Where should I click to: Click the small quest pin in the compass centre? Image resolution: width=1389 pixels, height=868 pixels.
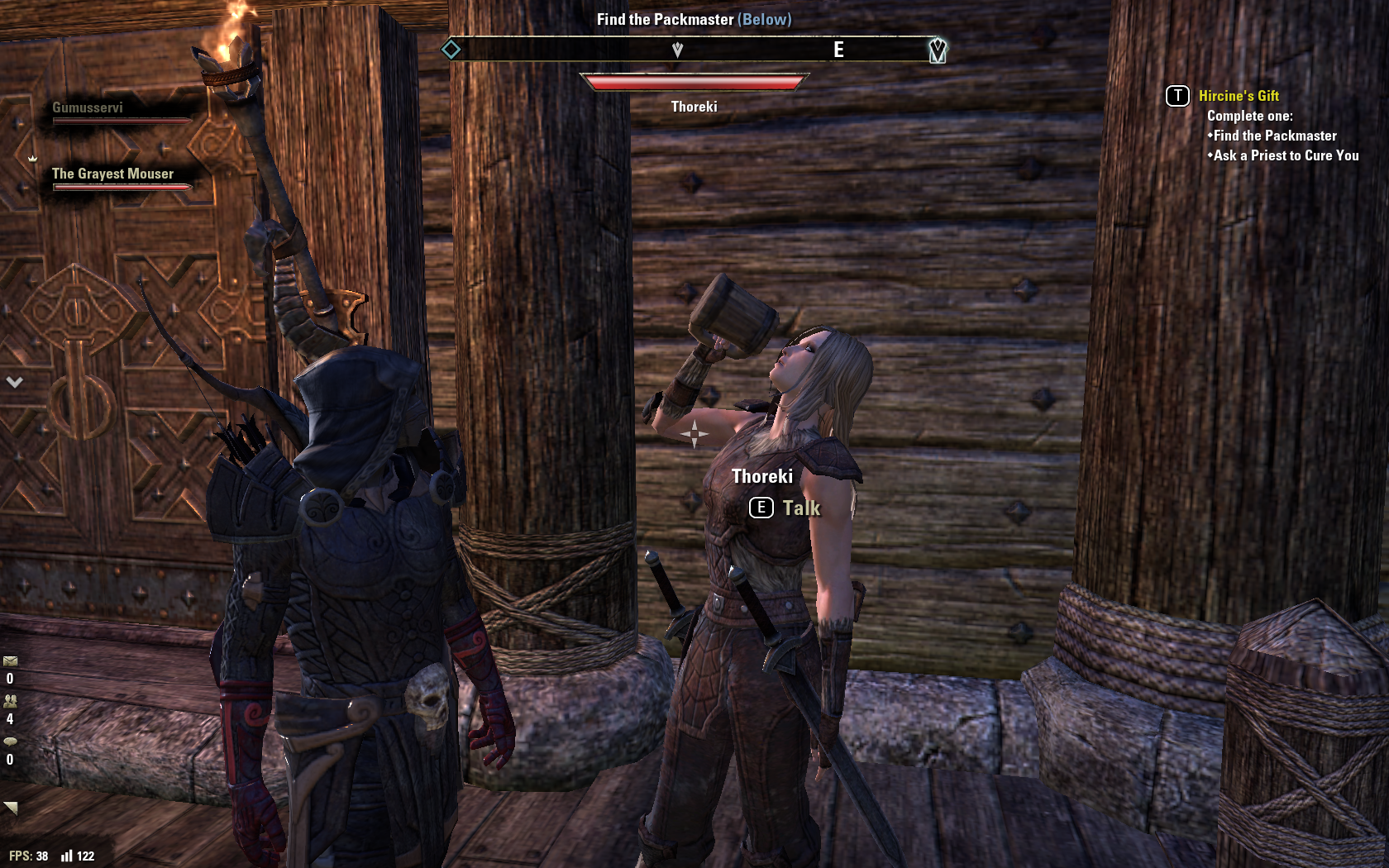click(x=677, y=50)
